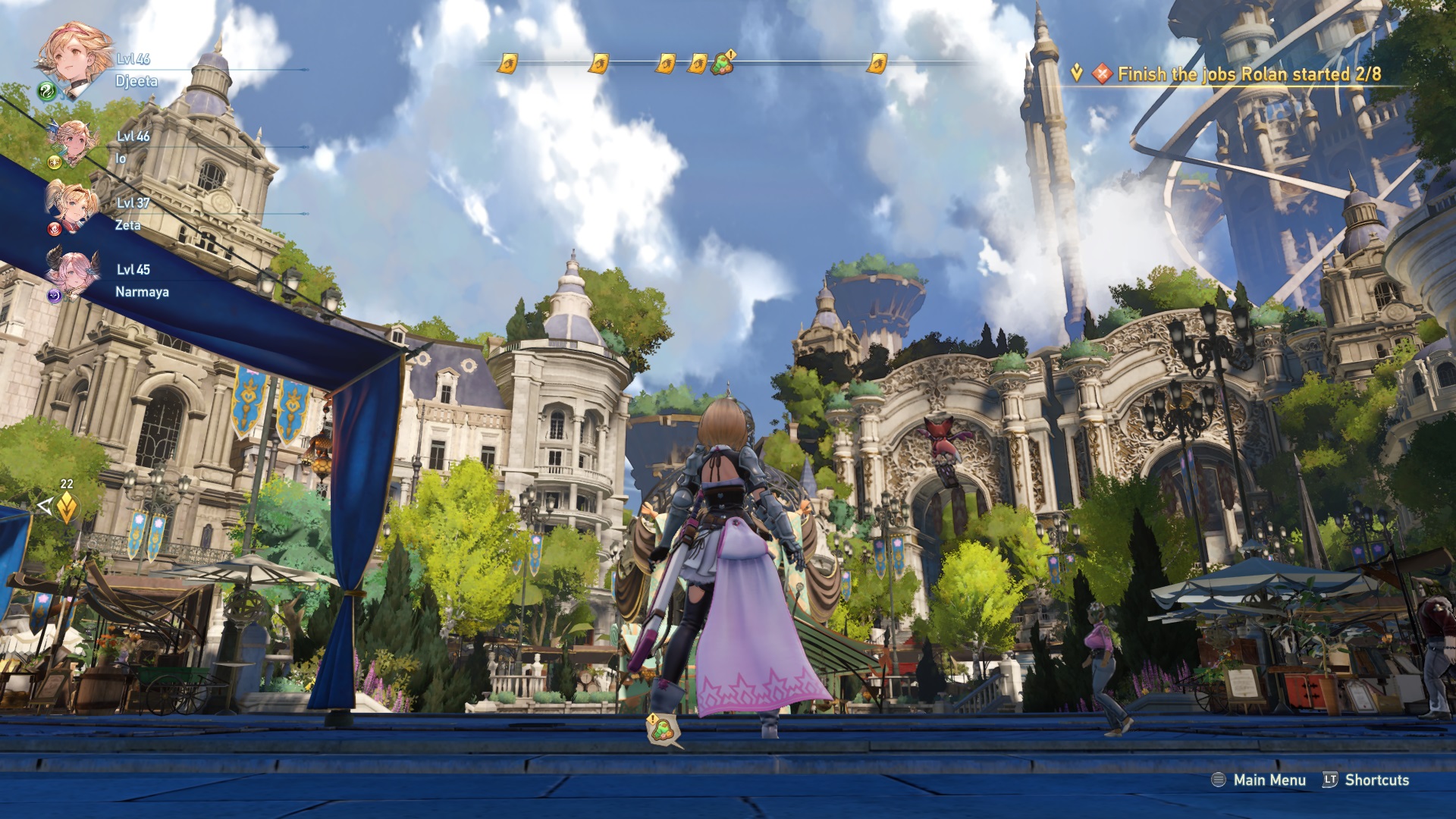
Task: Select Djeeta's party portrait
Action: click(74, 59)
